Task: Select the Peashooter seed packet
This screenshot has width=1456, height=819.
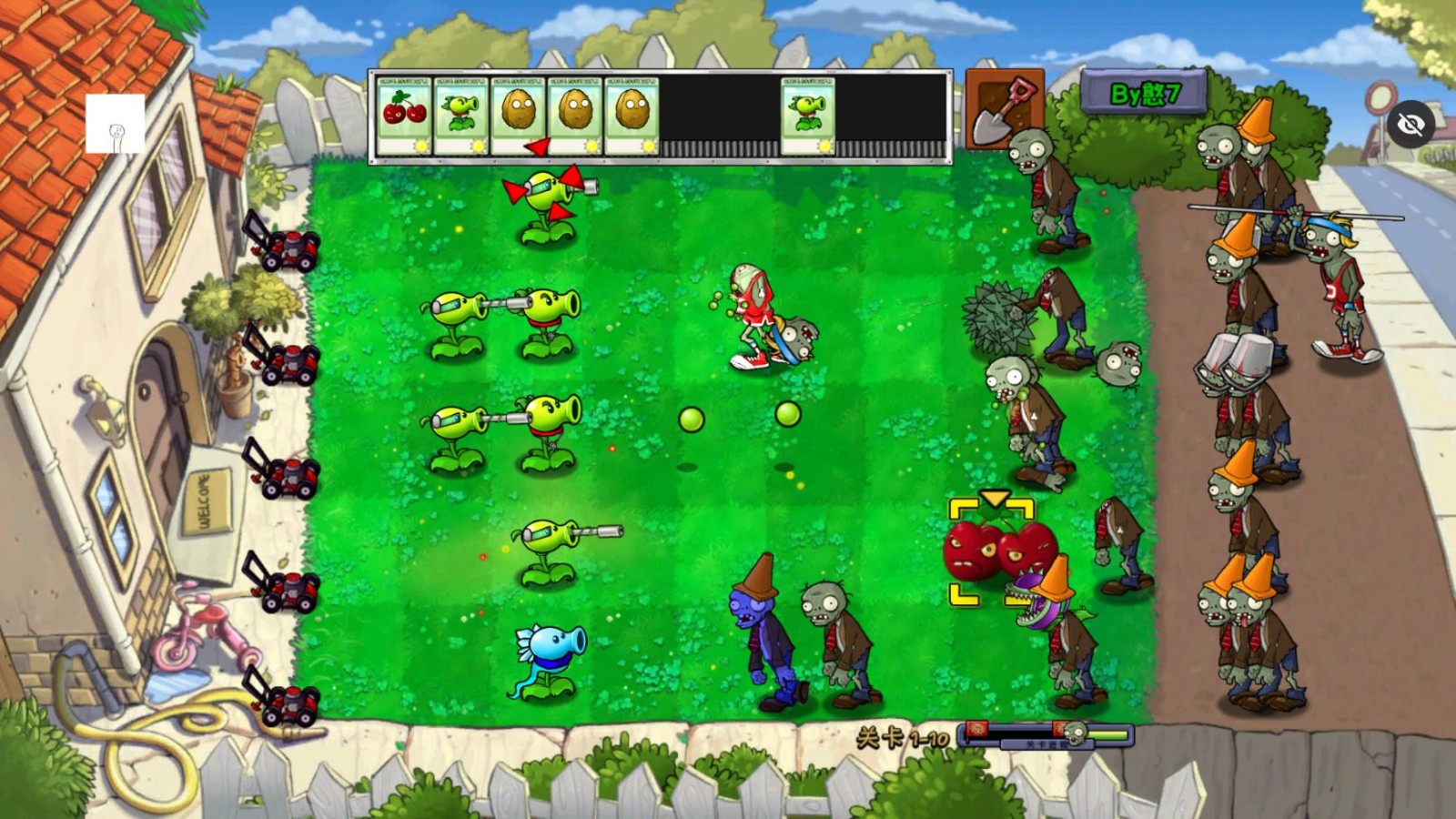Action: (460, 112)
